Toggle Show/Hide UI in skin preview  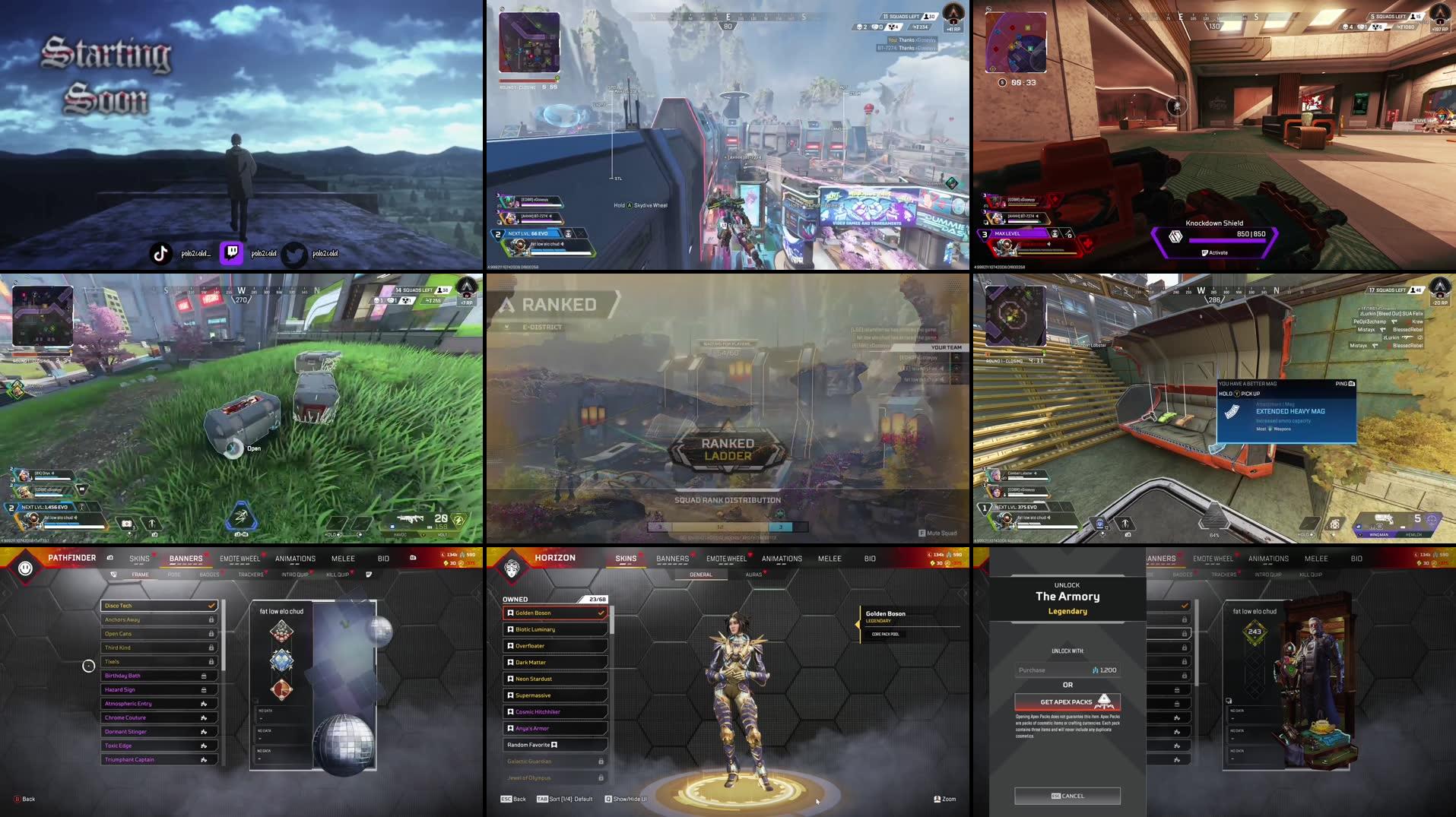625,799
